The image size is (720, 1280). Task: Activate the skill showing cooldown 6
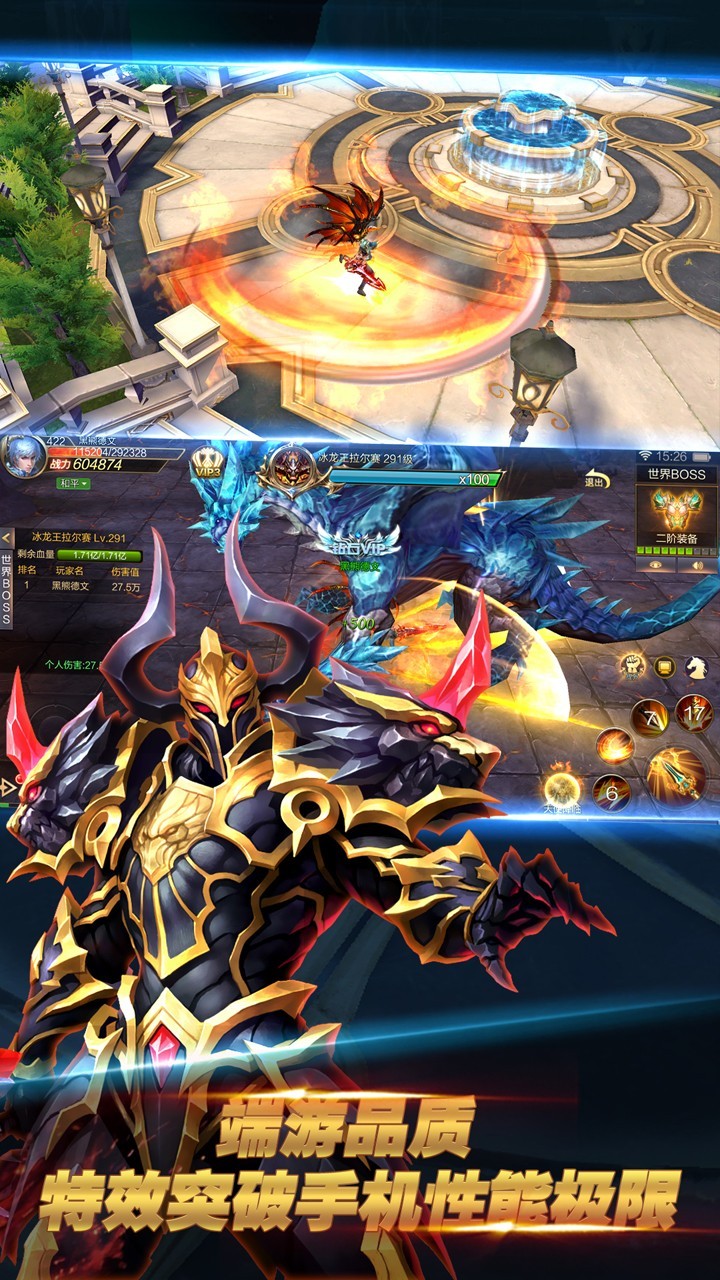coord(611,792)
